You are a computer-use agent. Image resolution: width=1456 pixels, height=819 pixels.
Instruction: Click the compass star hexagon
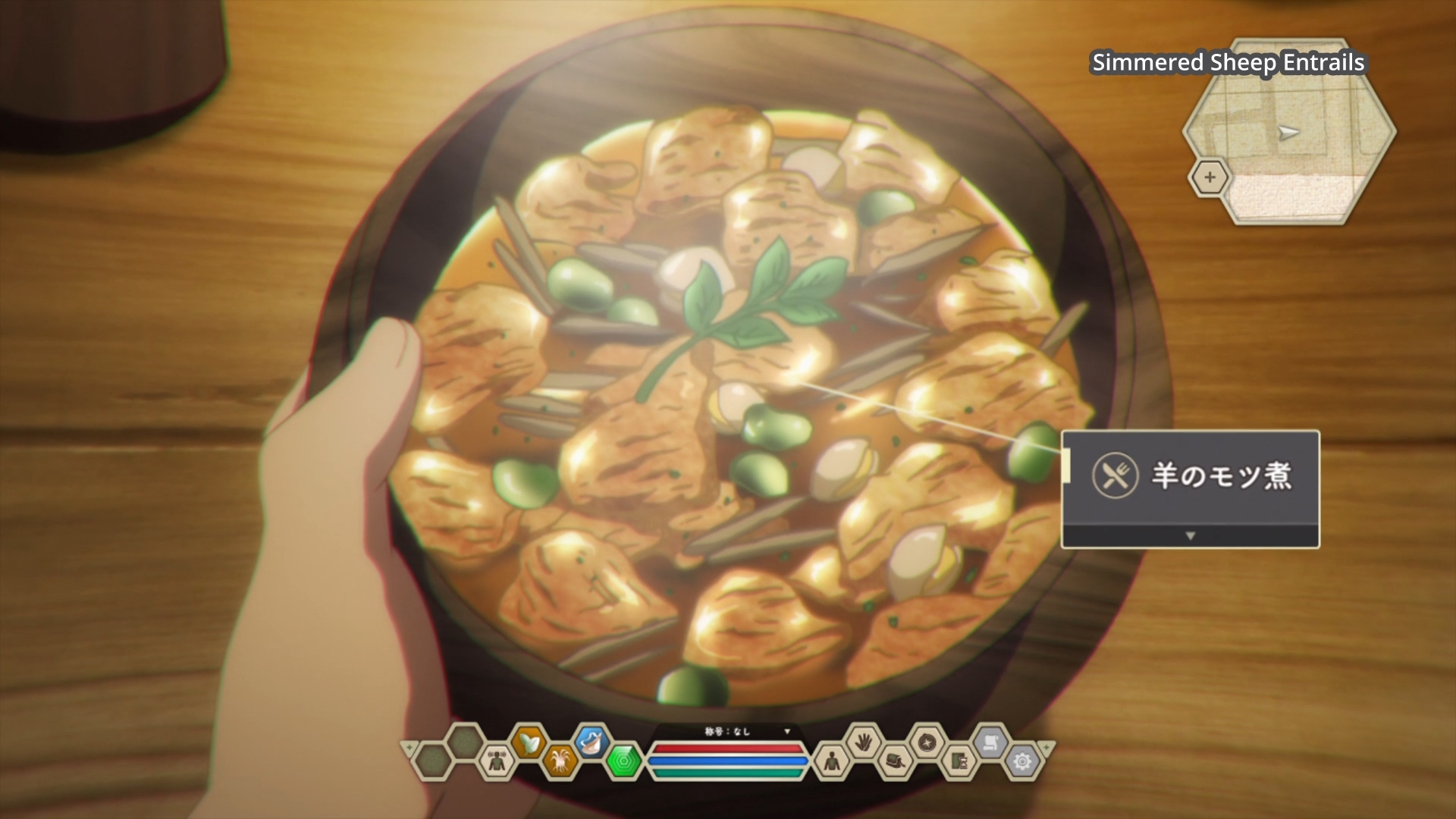coord(927,742)
